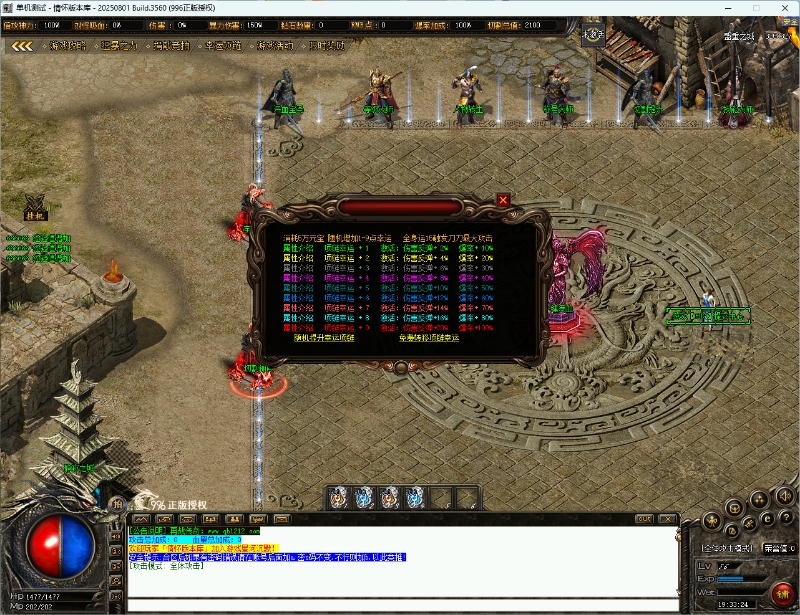
Task: Collapse the top menu with the arrow button
Action: pos(23,45)
